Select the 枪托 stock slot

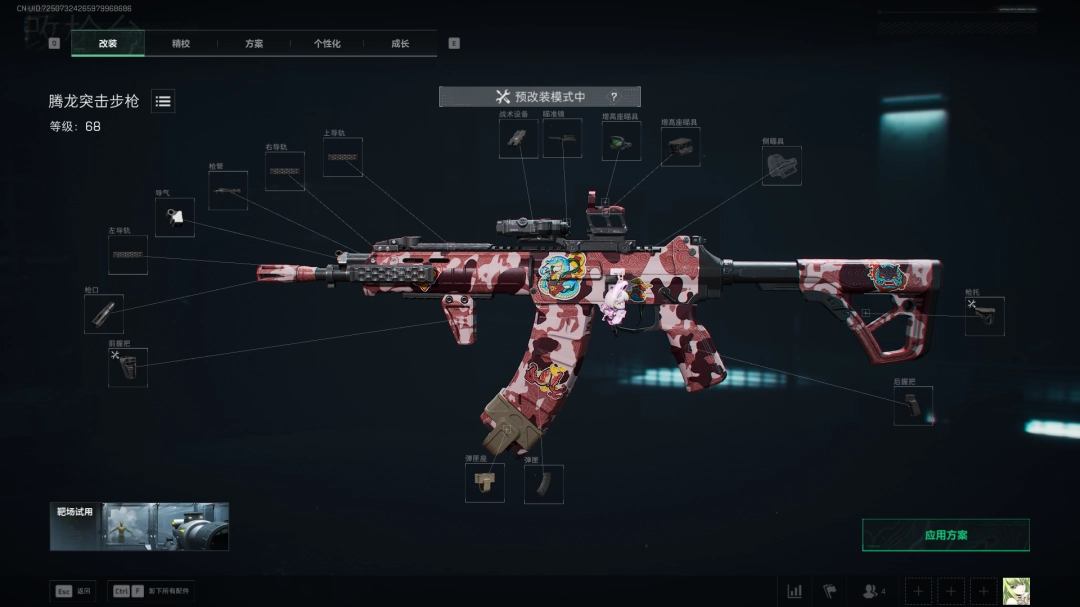[x=984, y=316]
